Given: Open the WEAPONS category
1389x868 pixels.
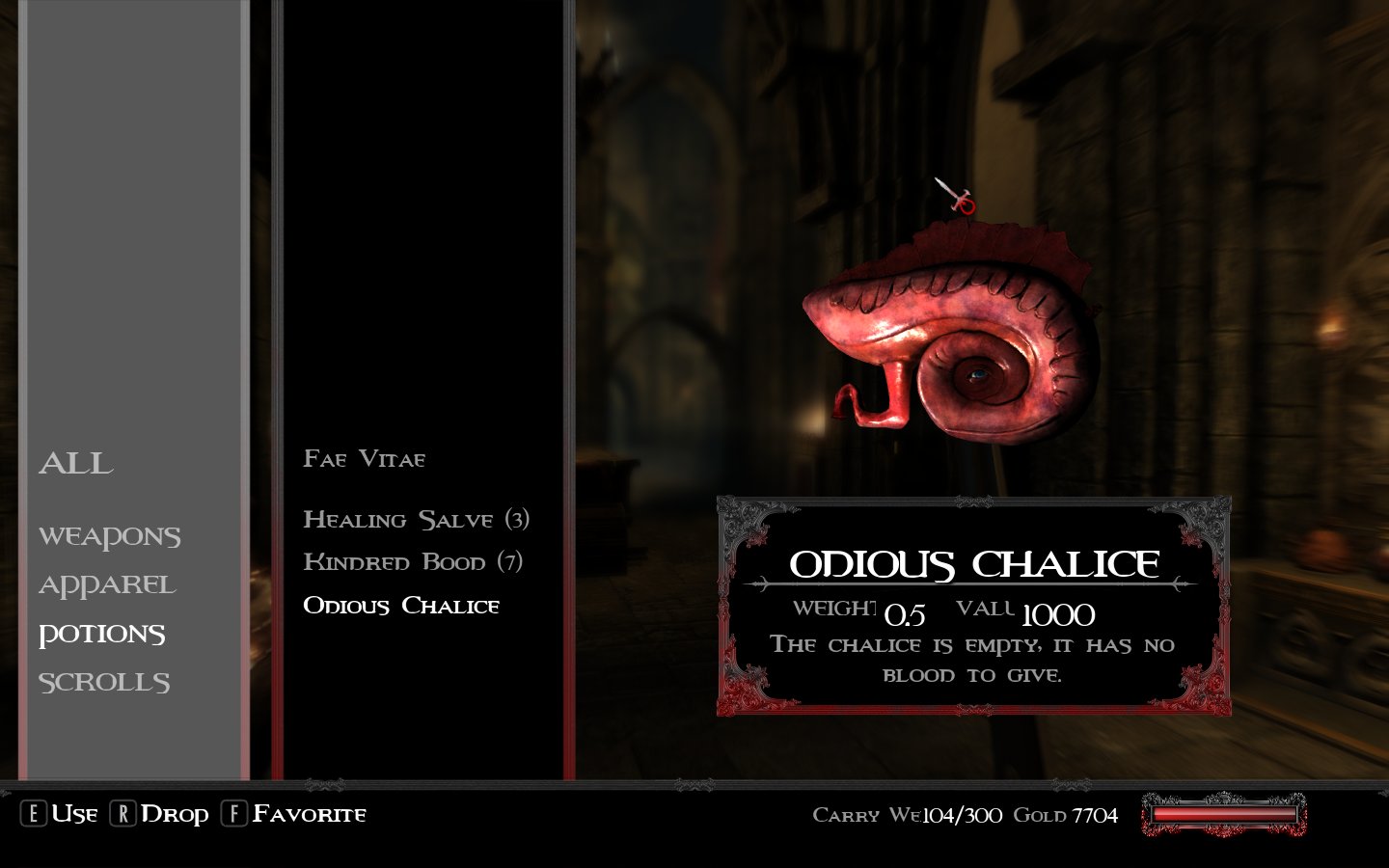Looking at the screenshot, I should [x=110, y=536].
